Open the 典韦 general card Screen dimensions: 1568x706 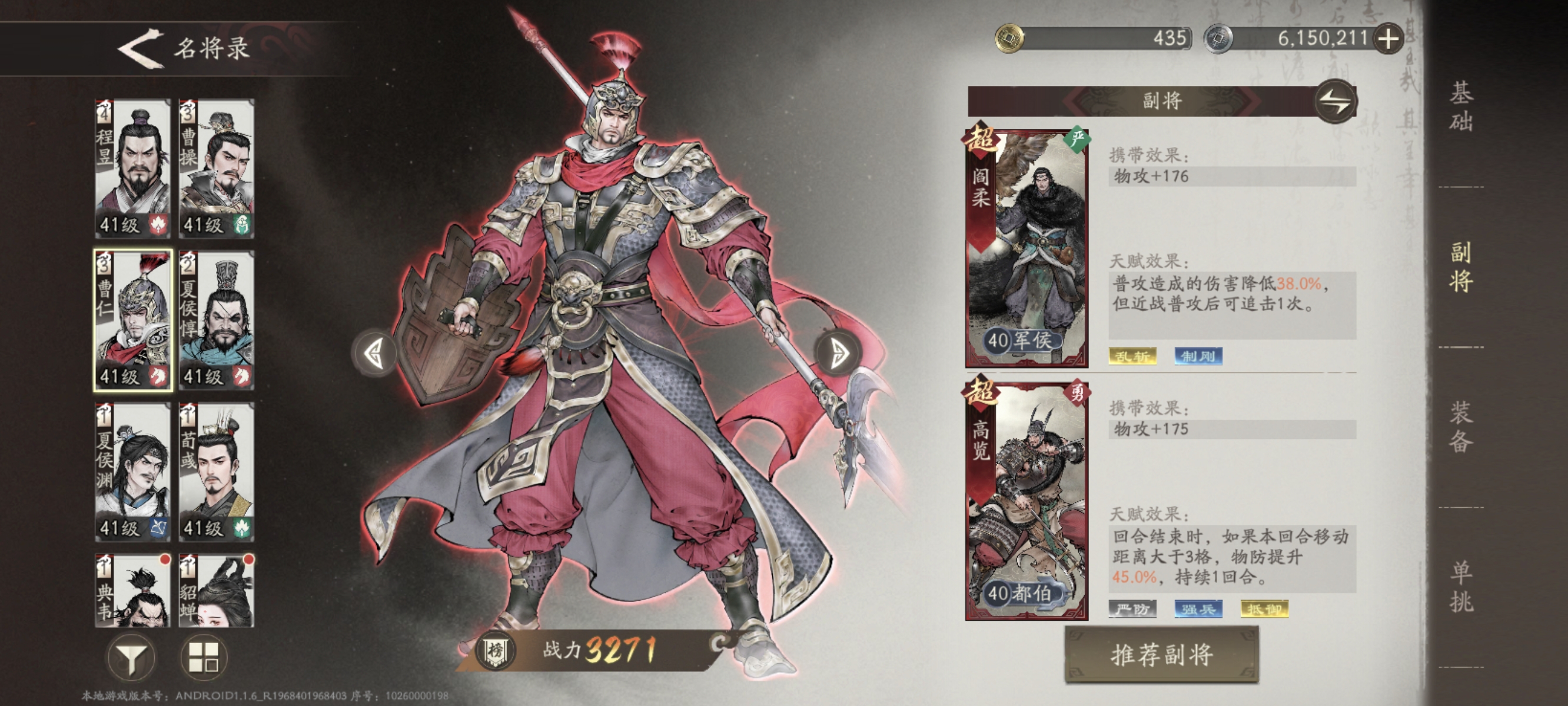coord(132,590)
